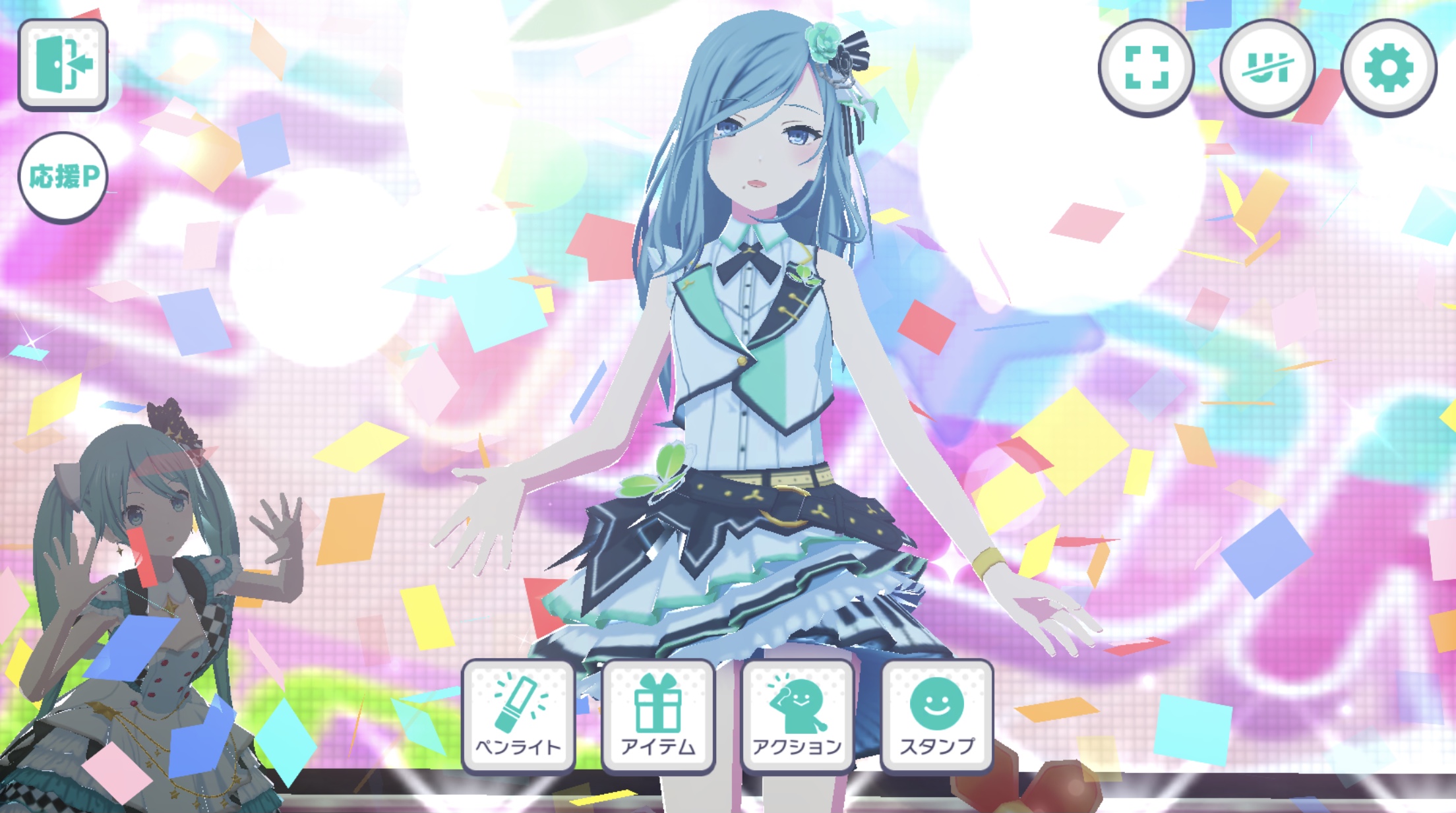Open the アイテム item gift menu

(x=658, y=715)
